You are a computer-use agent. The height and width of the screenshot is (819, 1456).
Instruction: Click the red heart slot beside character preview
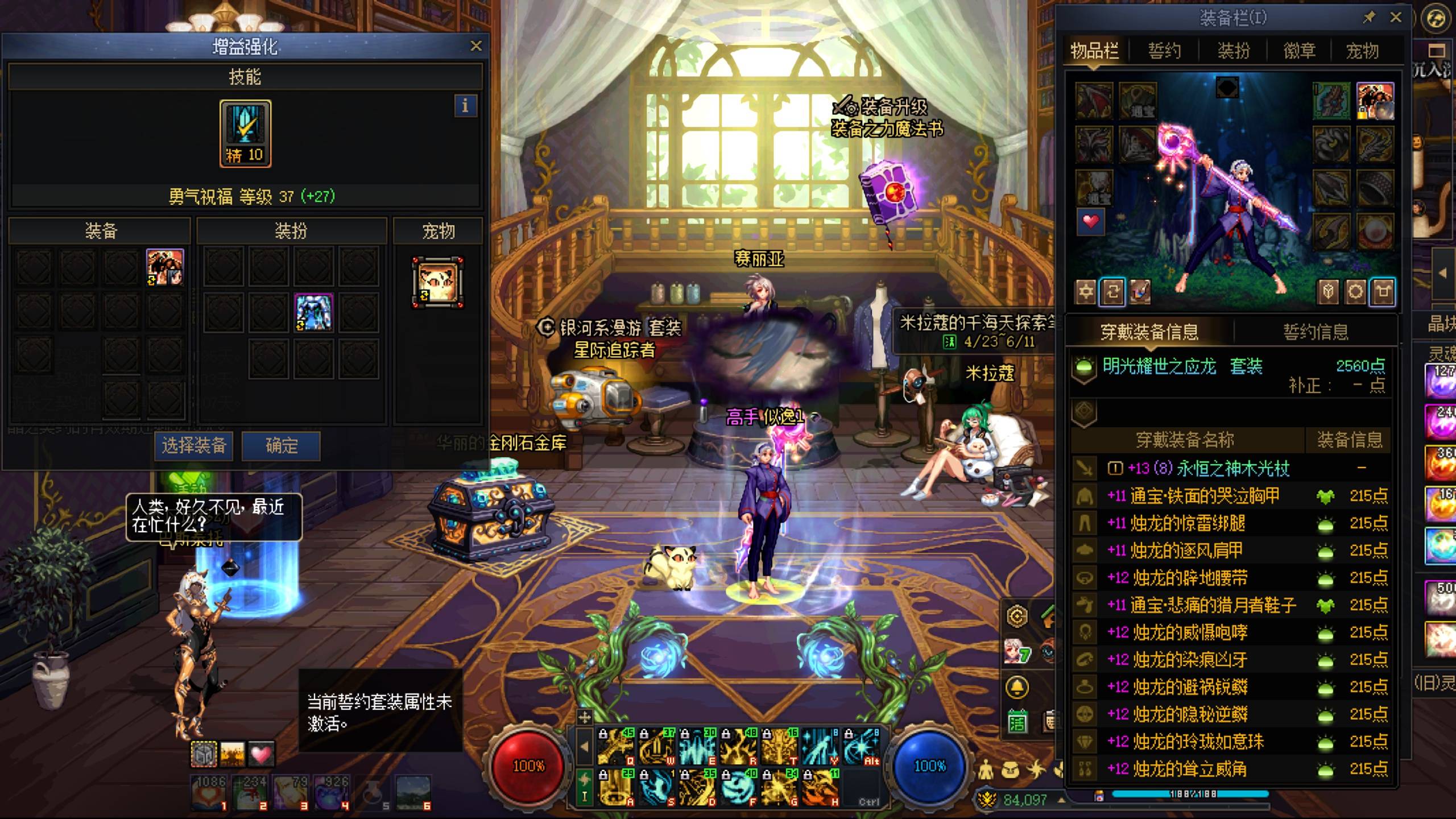[x=1091, y=222]
